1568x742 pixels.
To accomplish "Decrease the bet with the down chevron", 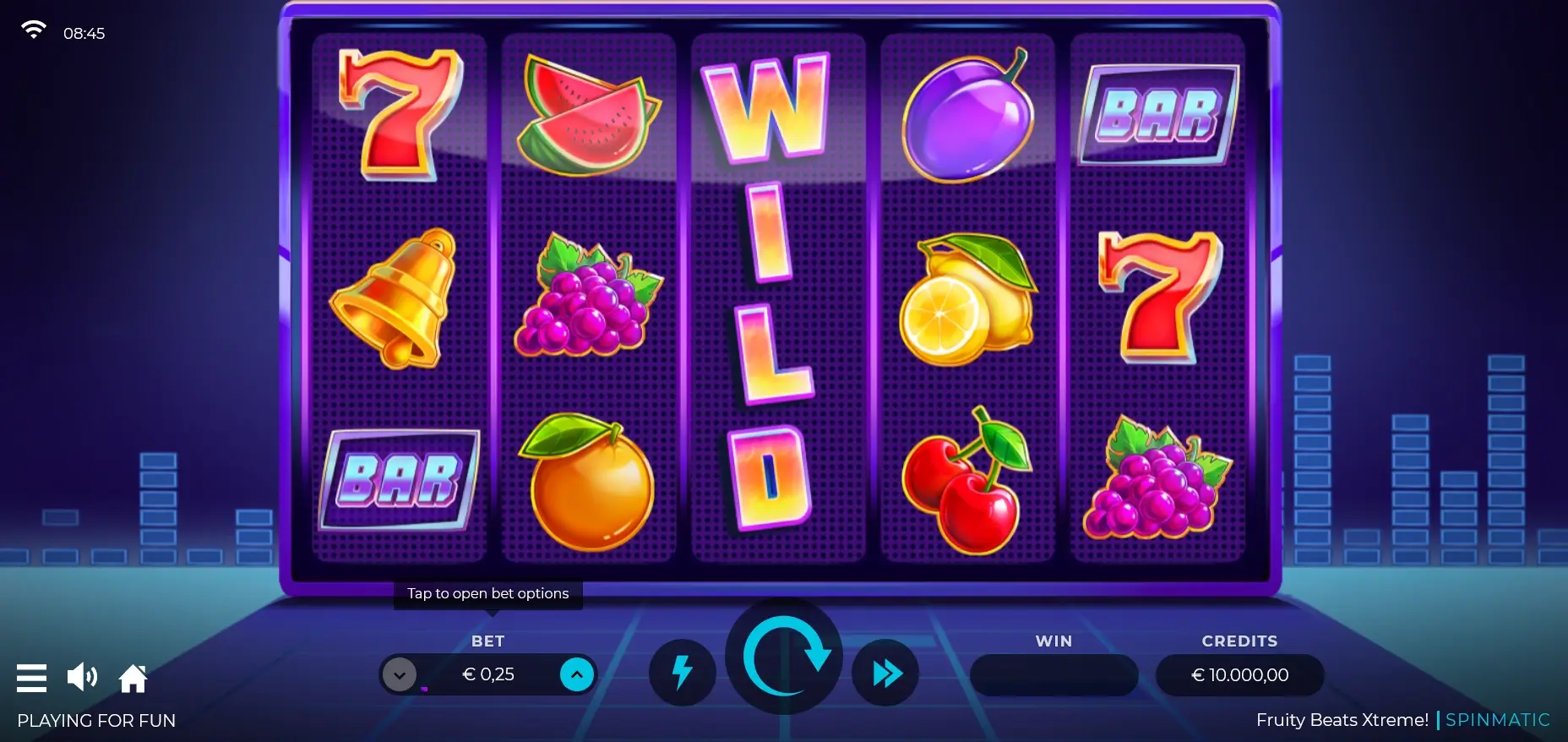I will pyautogui.click(x=400, y=674).
